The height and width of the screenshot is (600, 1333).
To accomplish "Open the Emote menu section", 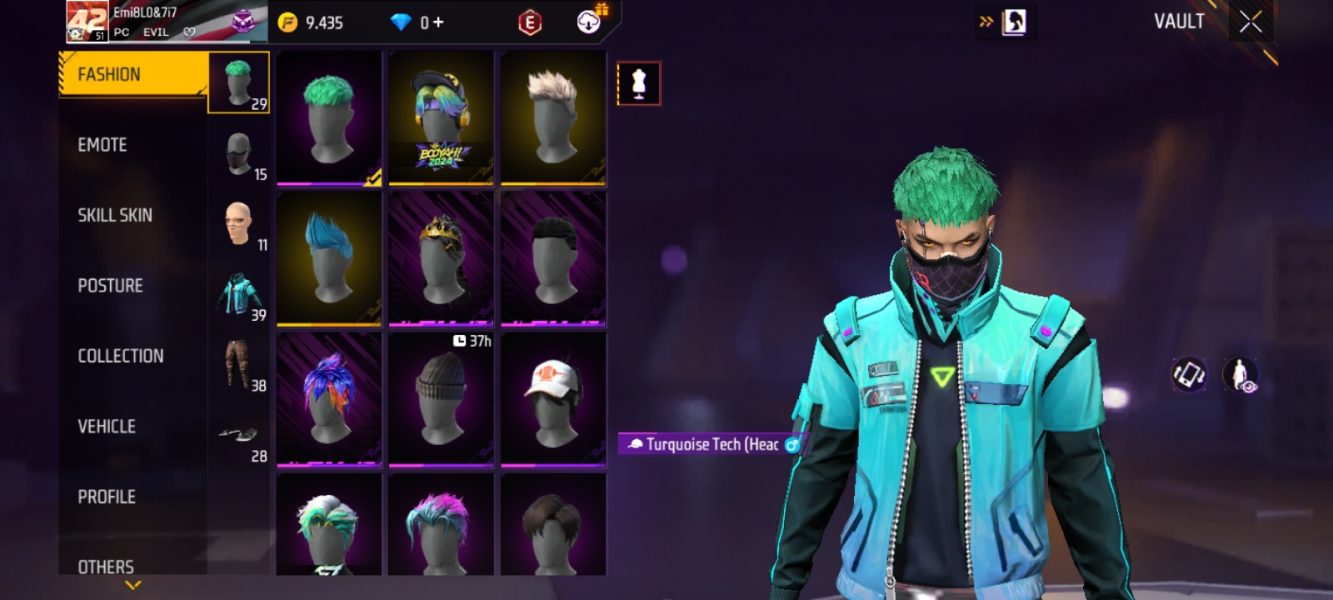I will coord(103,145).
